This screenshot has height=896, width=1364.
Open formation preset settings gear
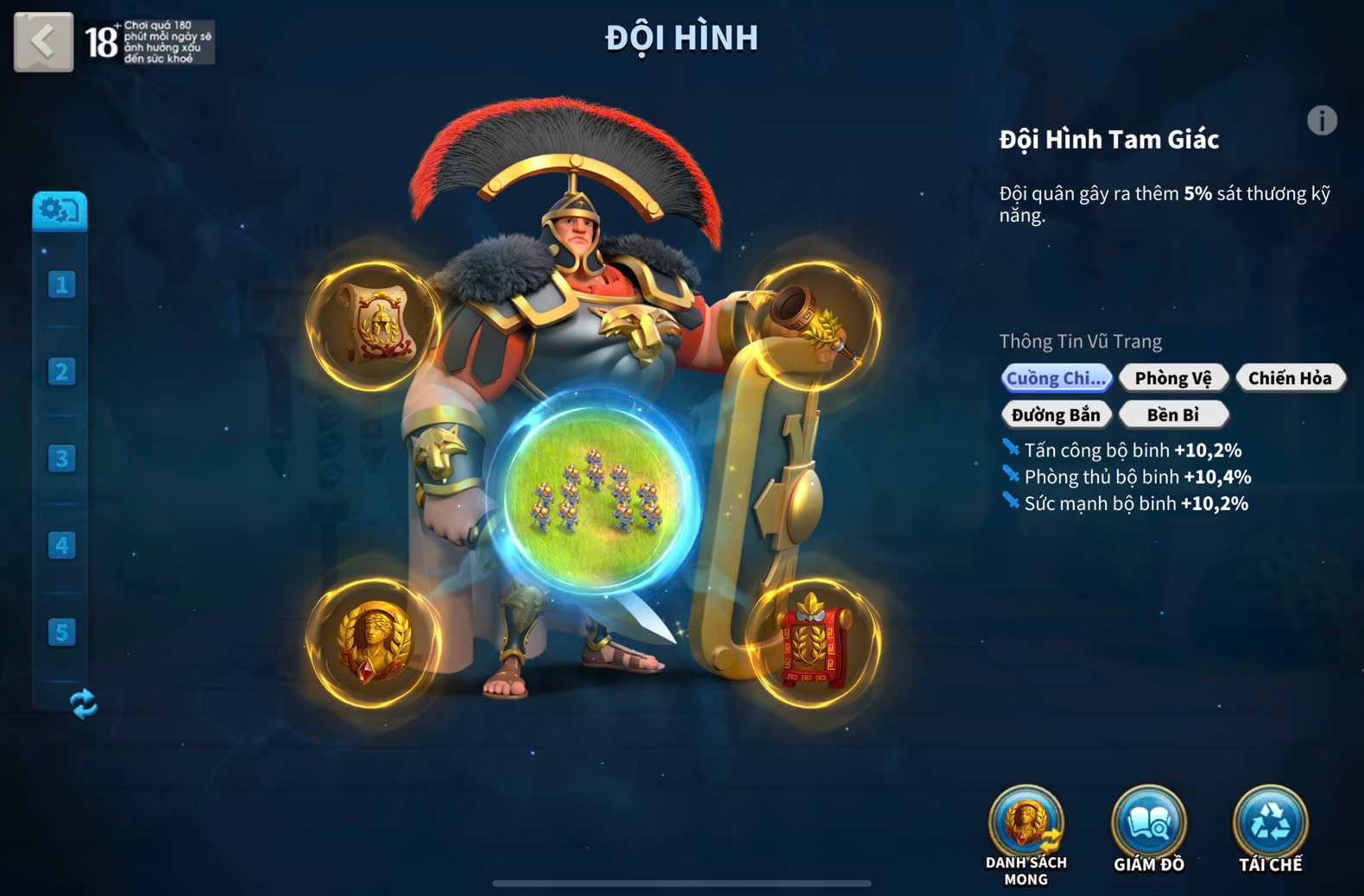click(x=60, y=211)
